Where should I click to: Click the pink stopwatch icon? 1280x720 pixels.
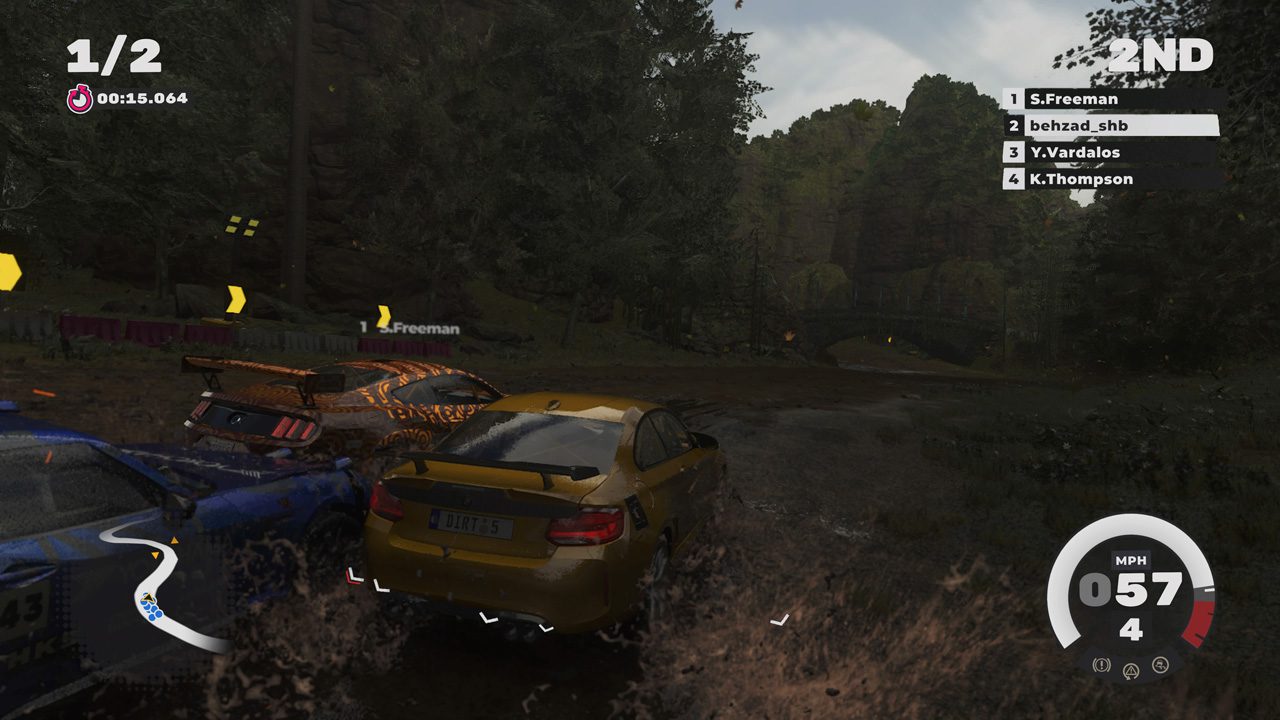pyautogui.click(x=79, y=99)
